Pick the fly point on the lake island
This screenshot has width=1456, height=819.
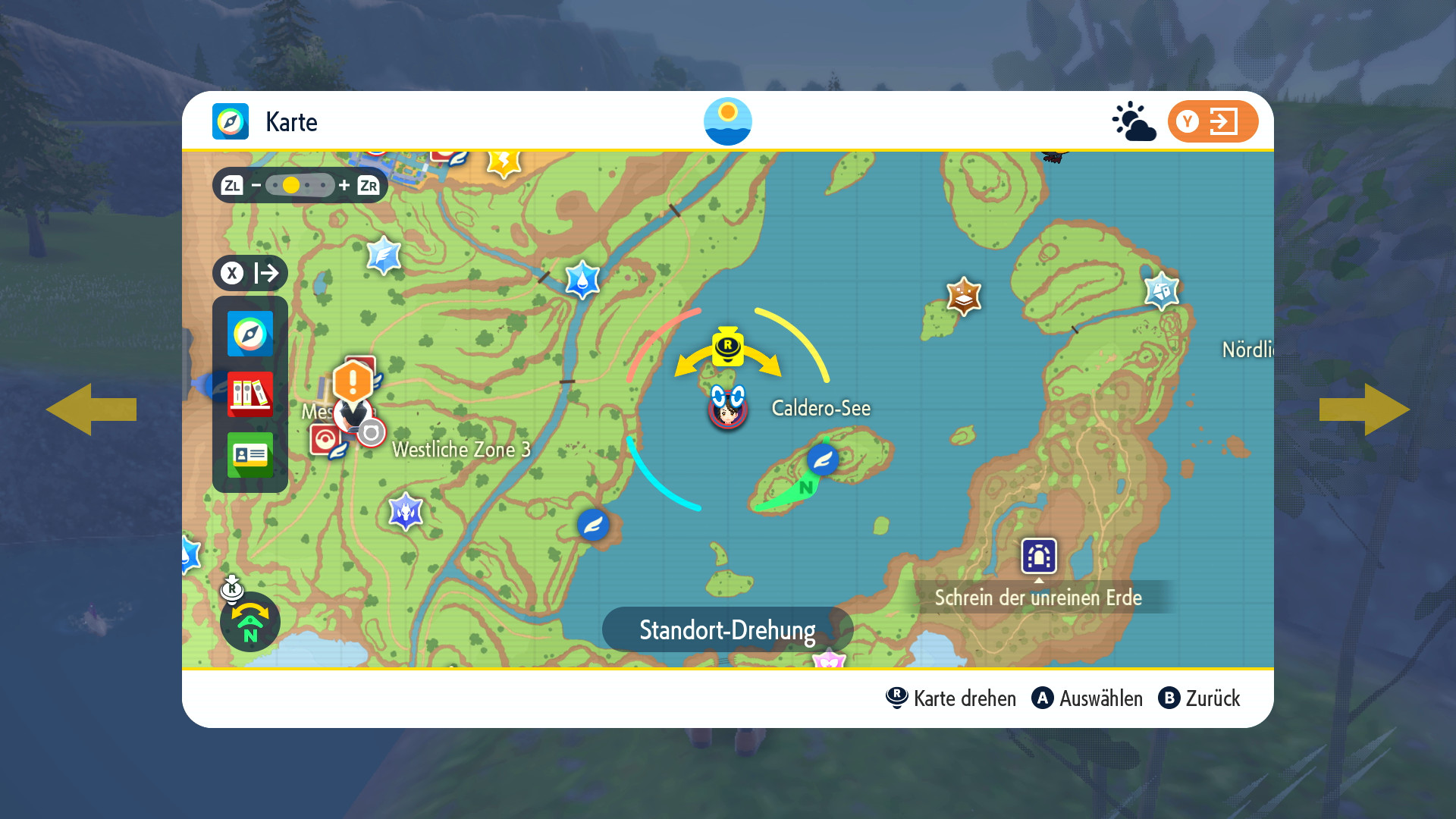822,460
